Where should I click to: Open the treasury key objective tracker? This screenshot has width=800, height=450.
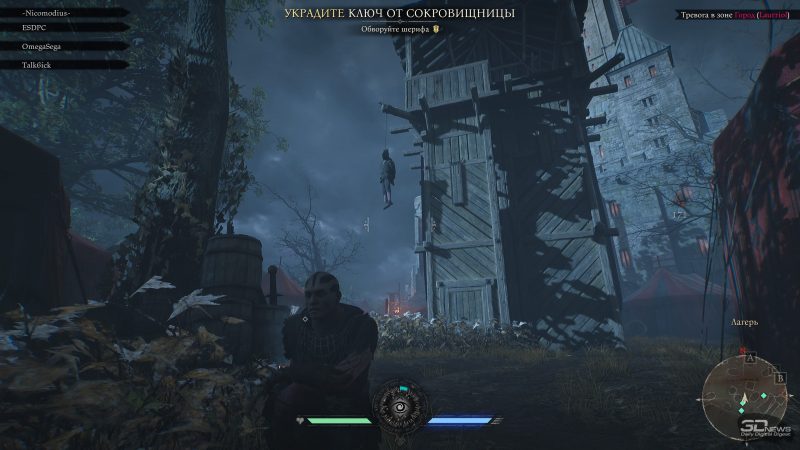pos(399,13)
